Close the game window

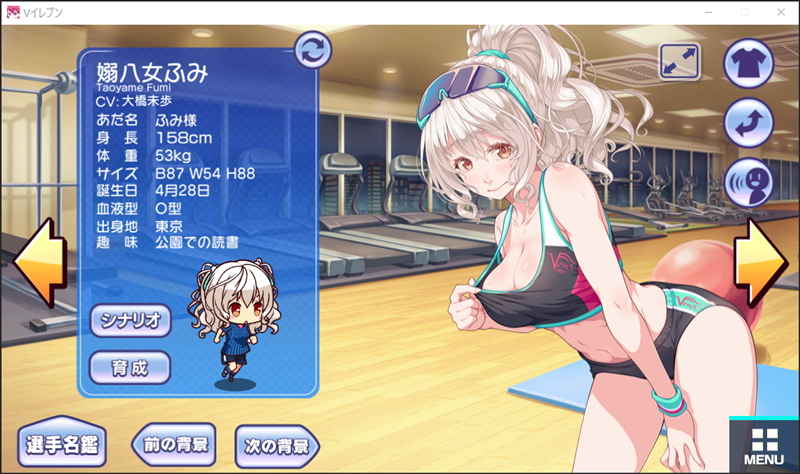[x=777, y=11]
